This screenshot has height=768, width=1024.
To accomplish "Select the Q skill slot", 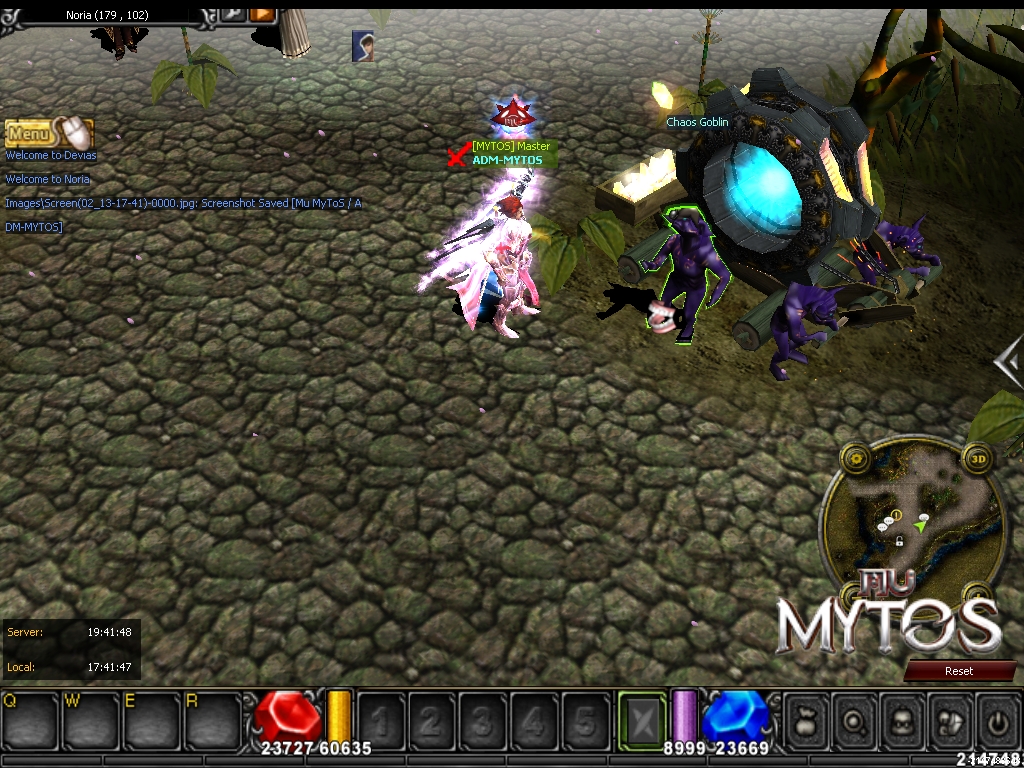I will point(30,719).
